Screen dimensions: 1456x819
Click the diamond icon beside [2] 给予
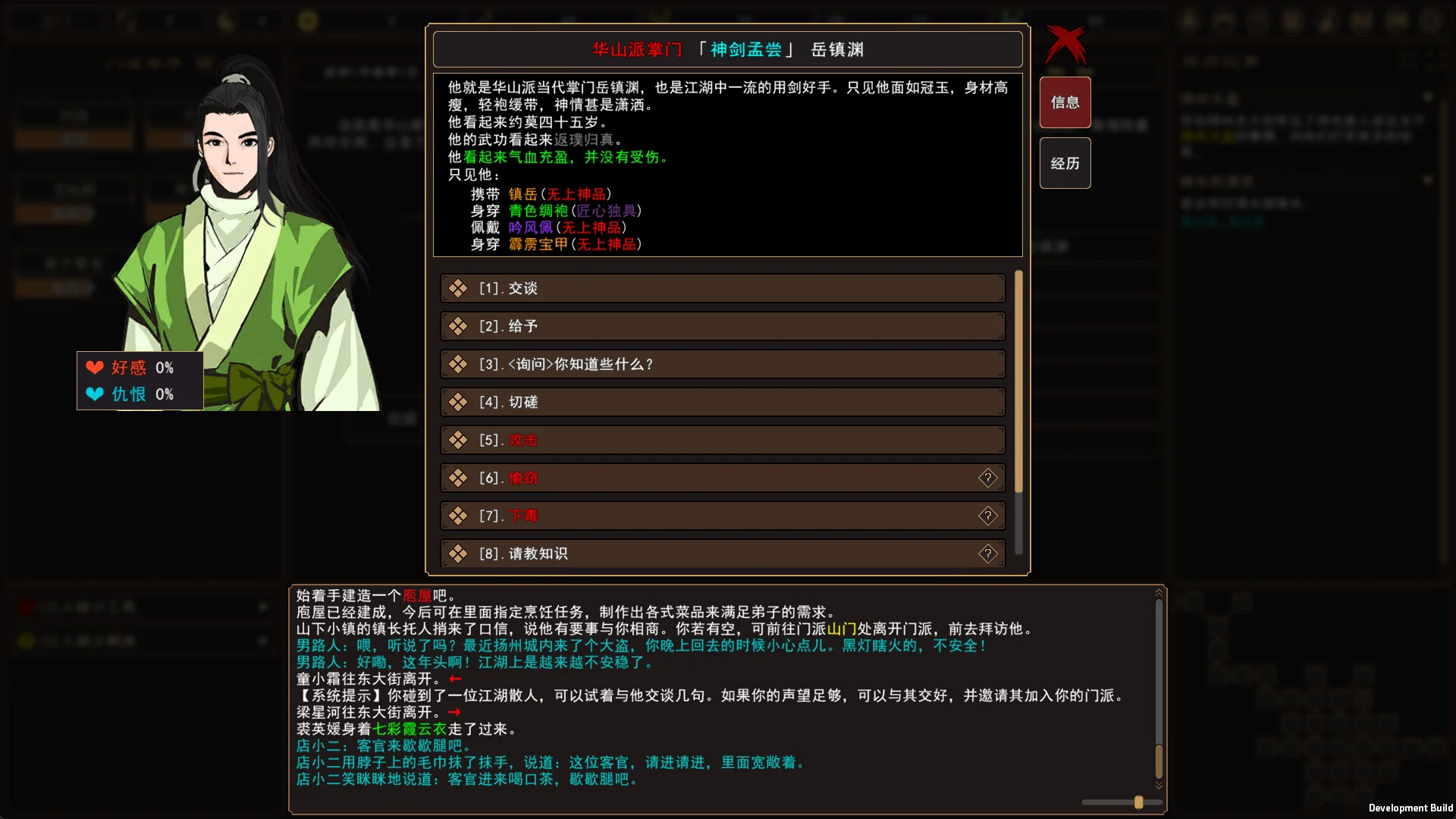(x=457, y=326)
